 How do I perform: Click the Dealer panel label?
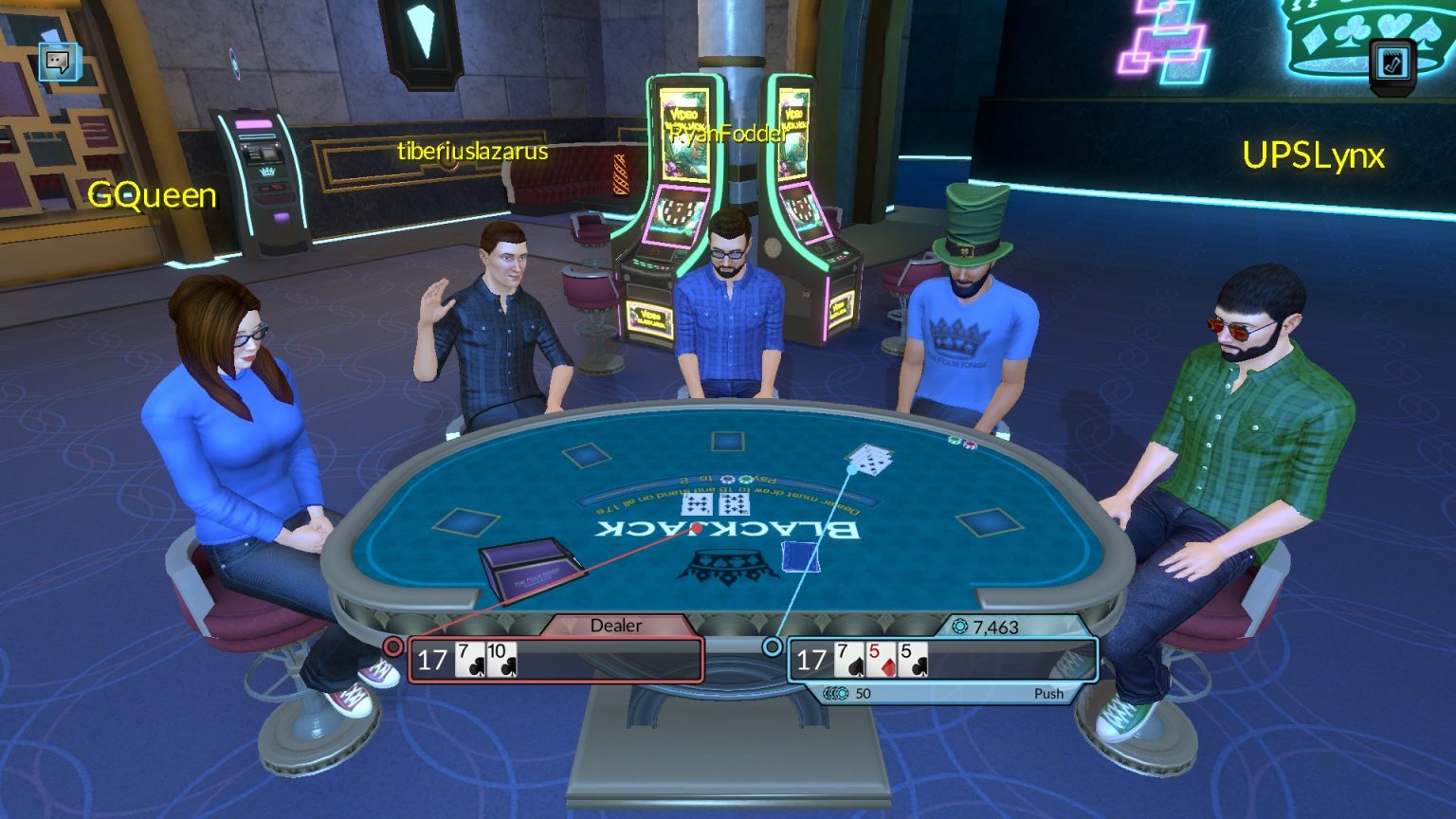pyautogui.click(x=616, y=626)
